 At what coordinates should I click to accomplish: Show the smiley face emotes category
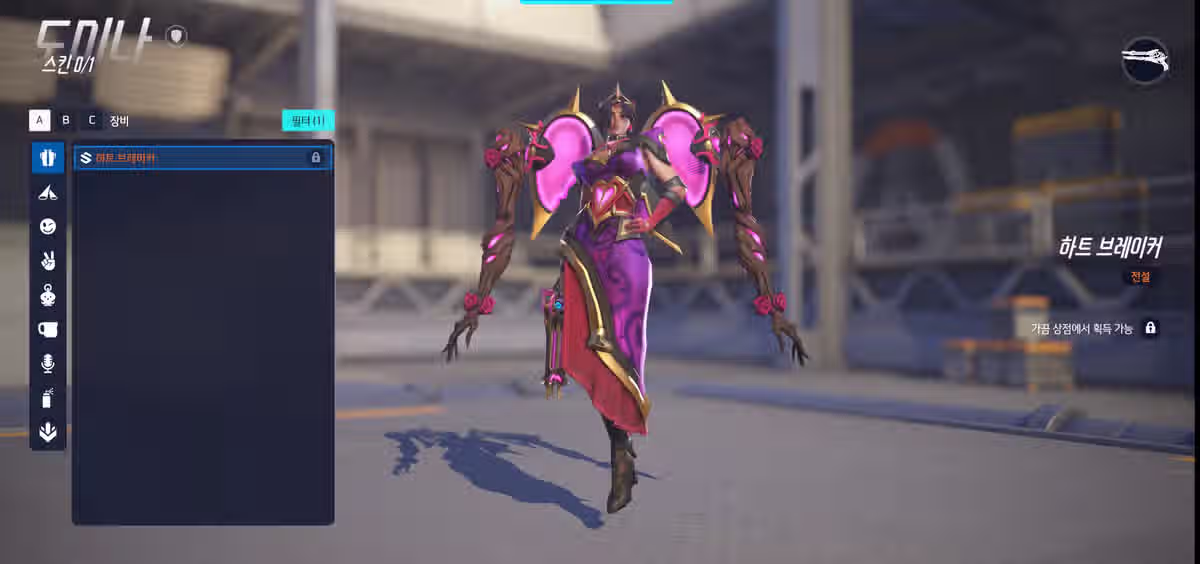click(x=48, y=227)
